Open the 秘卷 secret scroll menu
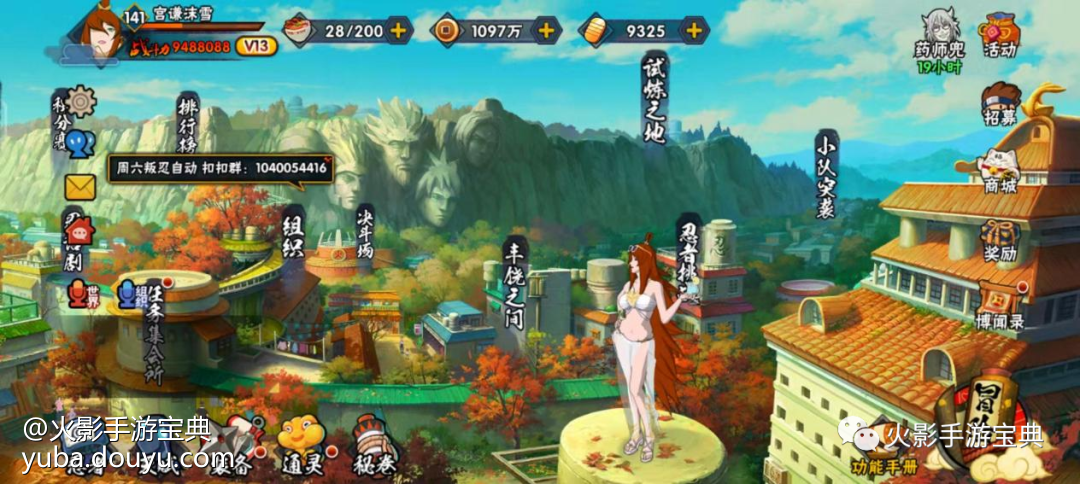 [x=375, y=446]
